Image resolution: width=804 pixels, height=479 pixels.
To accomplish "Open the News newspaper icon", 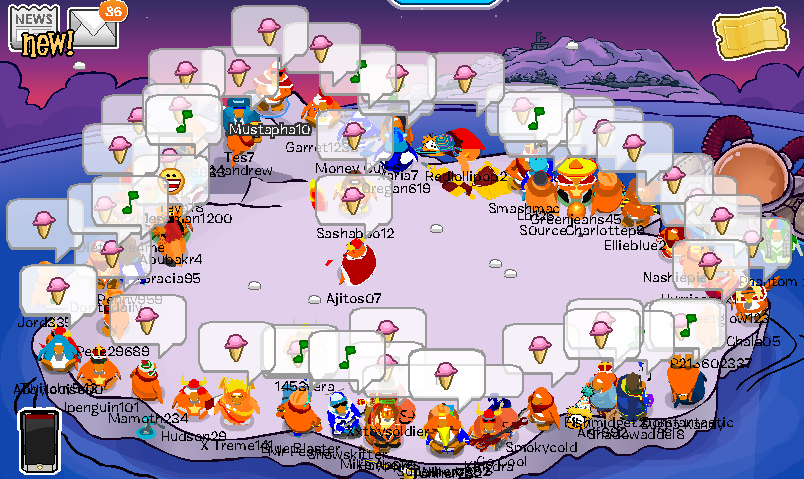I will pos(36,30).
